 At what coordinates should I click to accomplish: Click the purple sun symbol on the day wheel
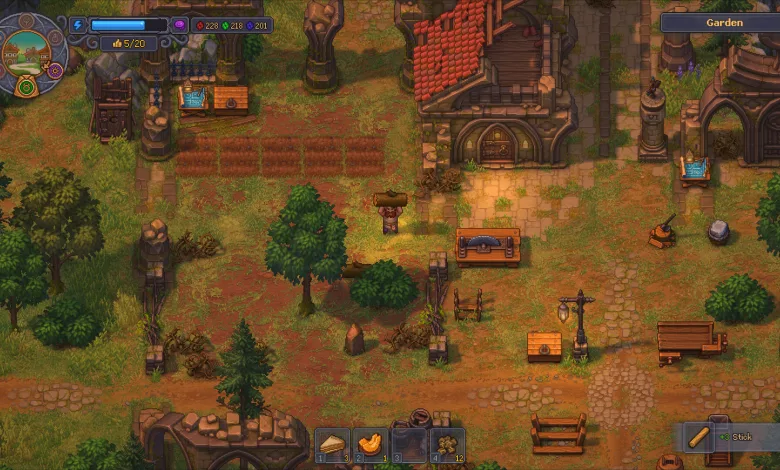point(55,70)
